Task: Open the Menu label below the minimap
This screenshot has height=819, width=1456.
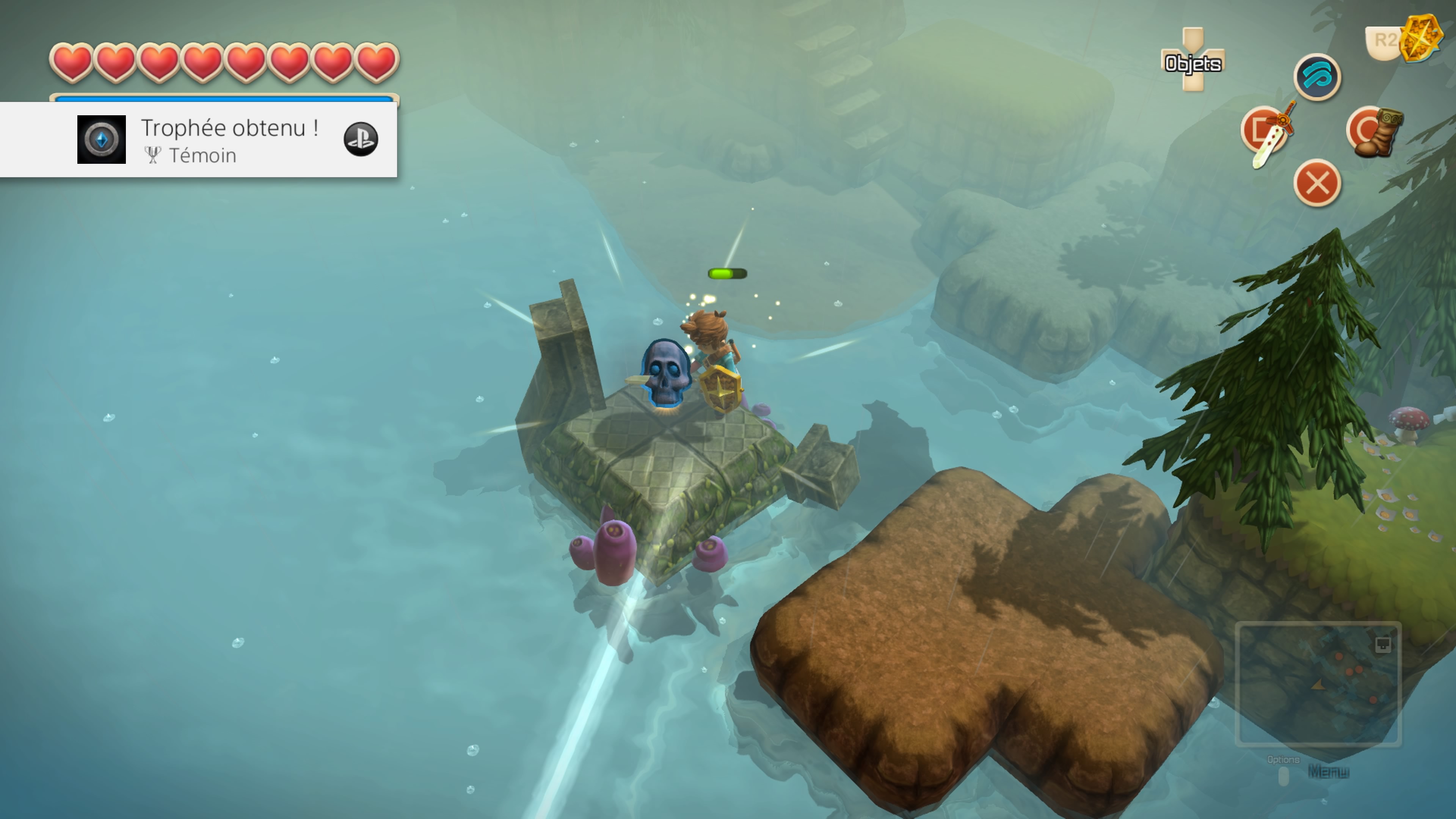Action: point(1328,771)
